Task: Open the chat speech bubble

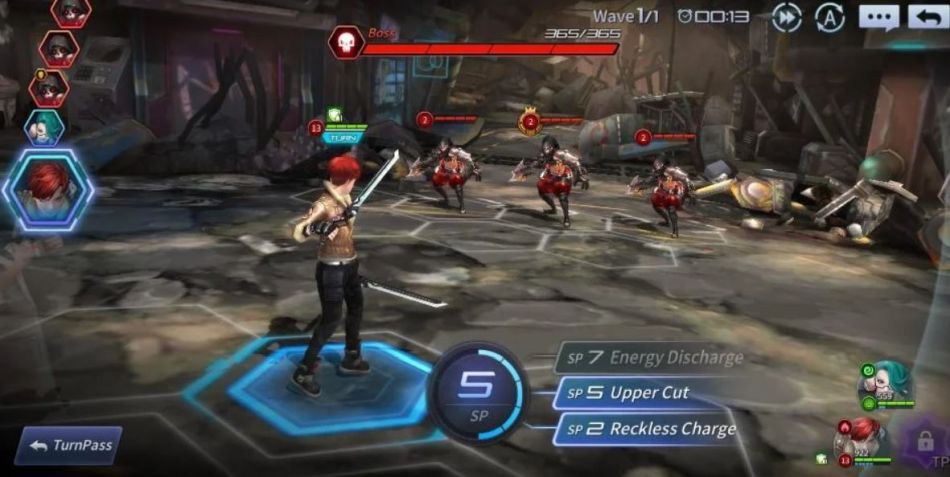Action: click(x=878, y=17)
